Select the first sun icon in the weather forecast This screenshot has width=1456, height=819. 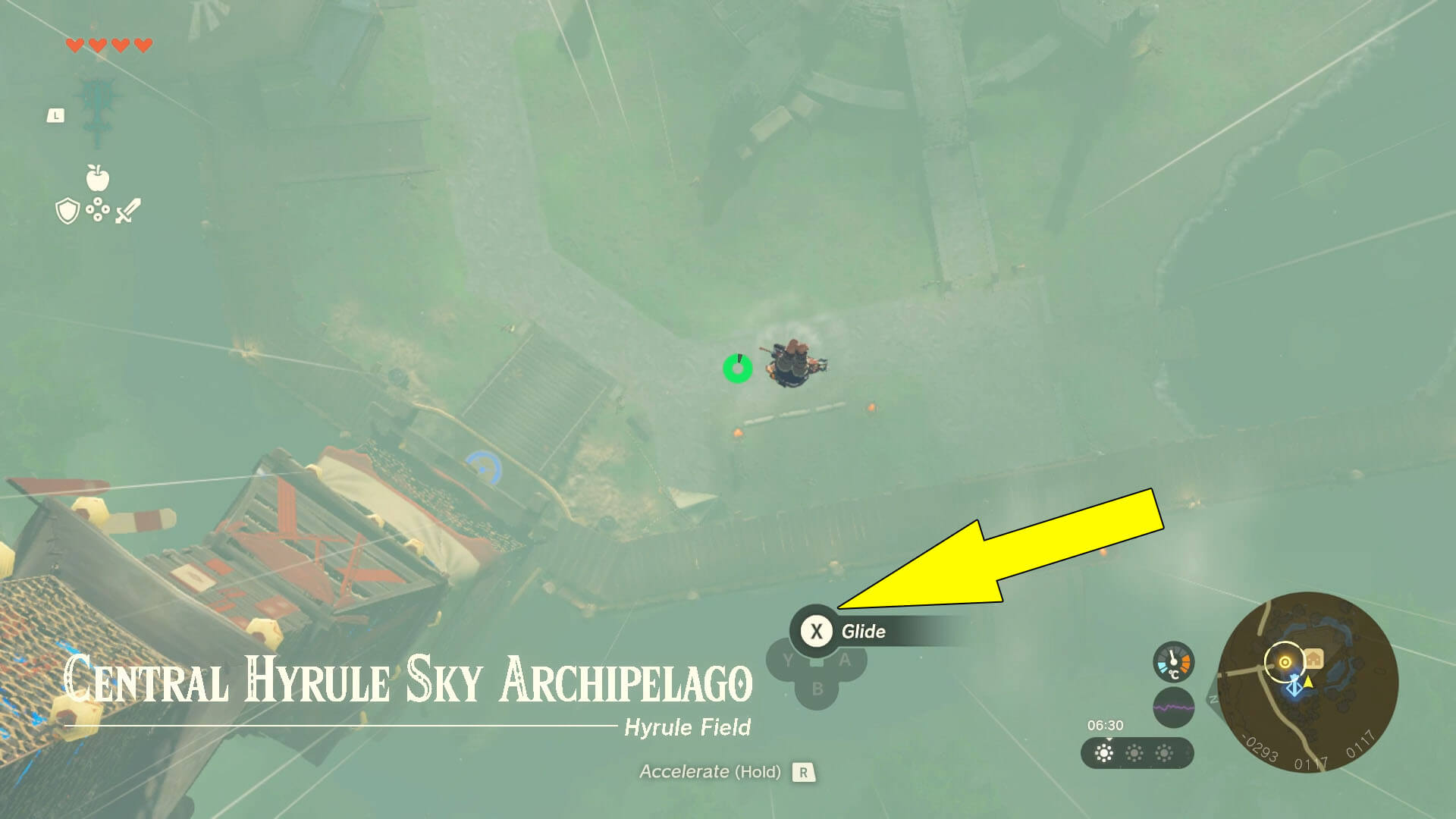(1104, 753)
